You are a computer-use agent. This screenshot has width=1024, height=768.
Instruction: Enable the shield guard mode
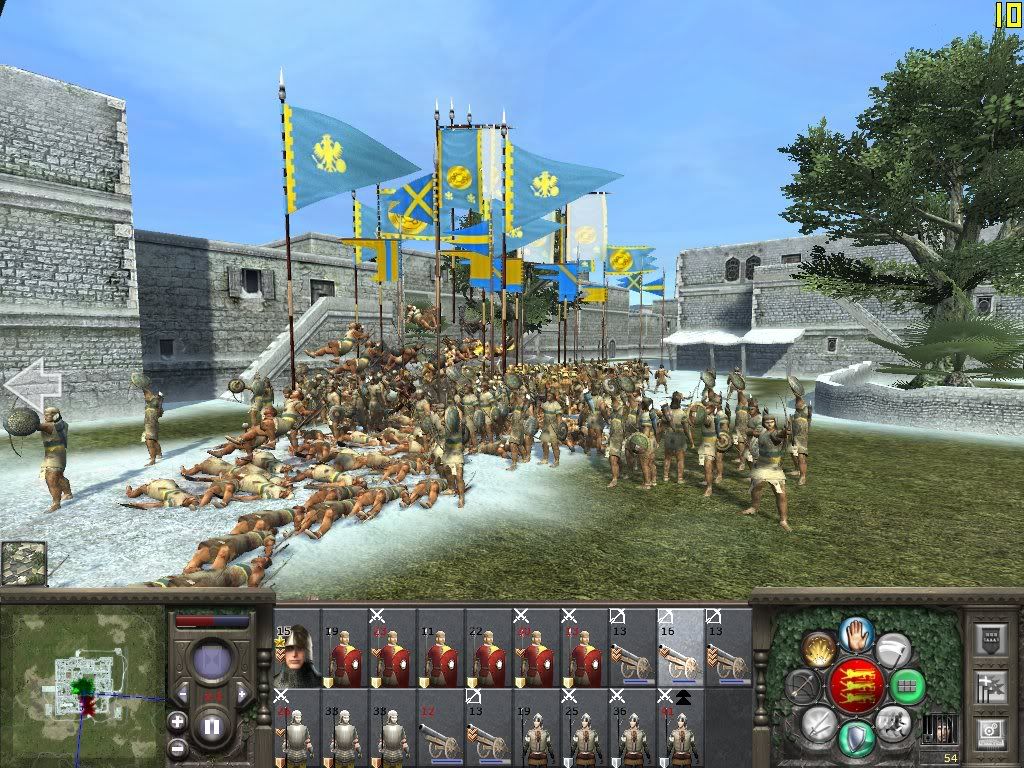click(x=856, y=739)
